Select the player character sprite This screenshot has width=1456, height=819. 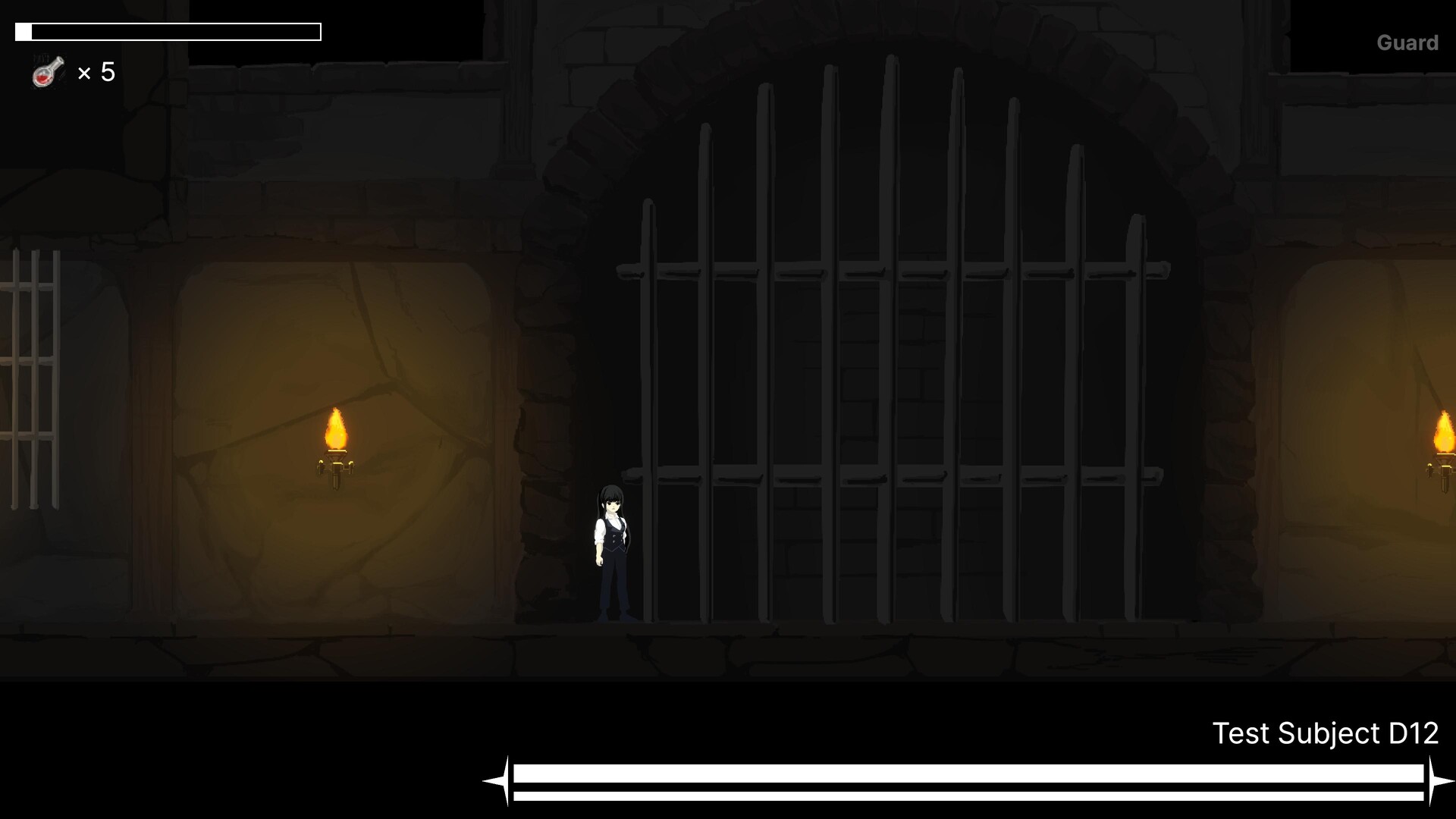[x=613, y=546]
